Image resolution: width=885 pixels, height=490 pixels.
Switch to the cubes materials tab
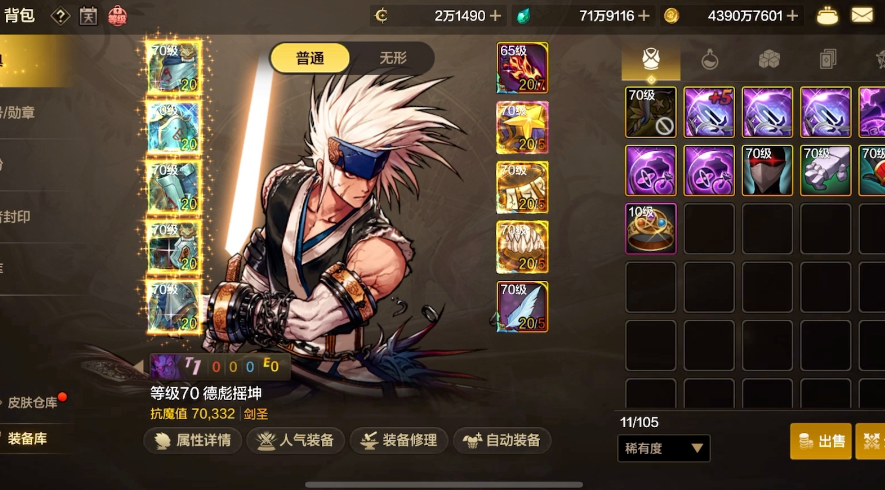pos(768,59)
